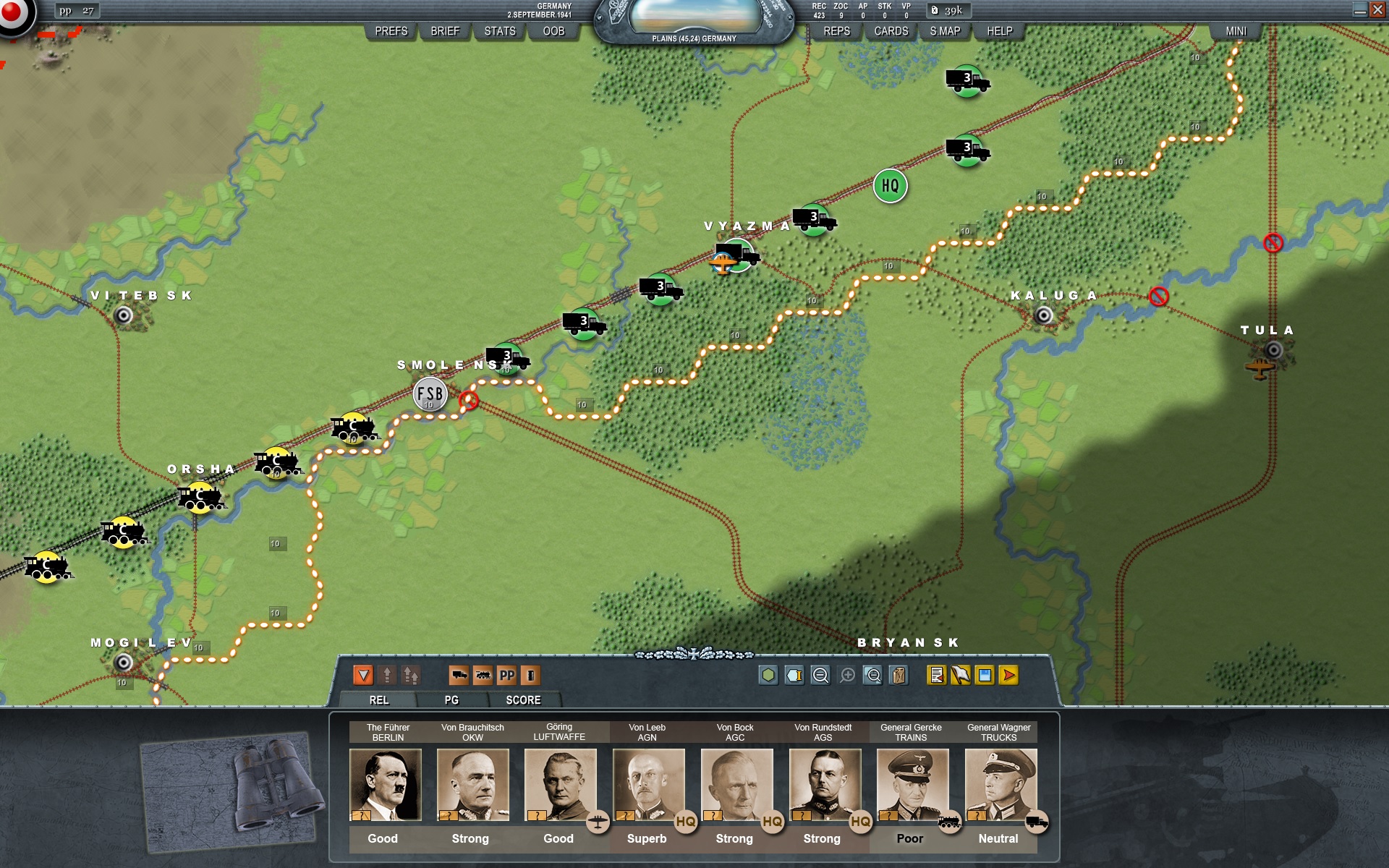1389x868 pixels.
Task: View the CARDS screen
Action: [x=891, y=31]
